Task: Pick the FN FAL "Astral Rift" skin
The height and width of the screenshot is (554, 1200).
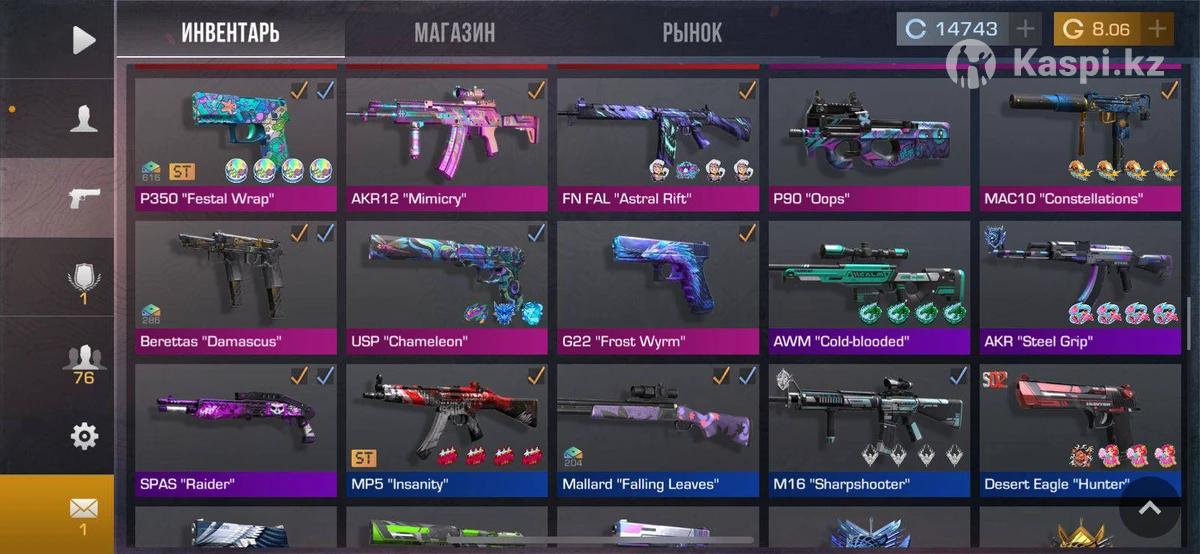Action: [658, 142]
